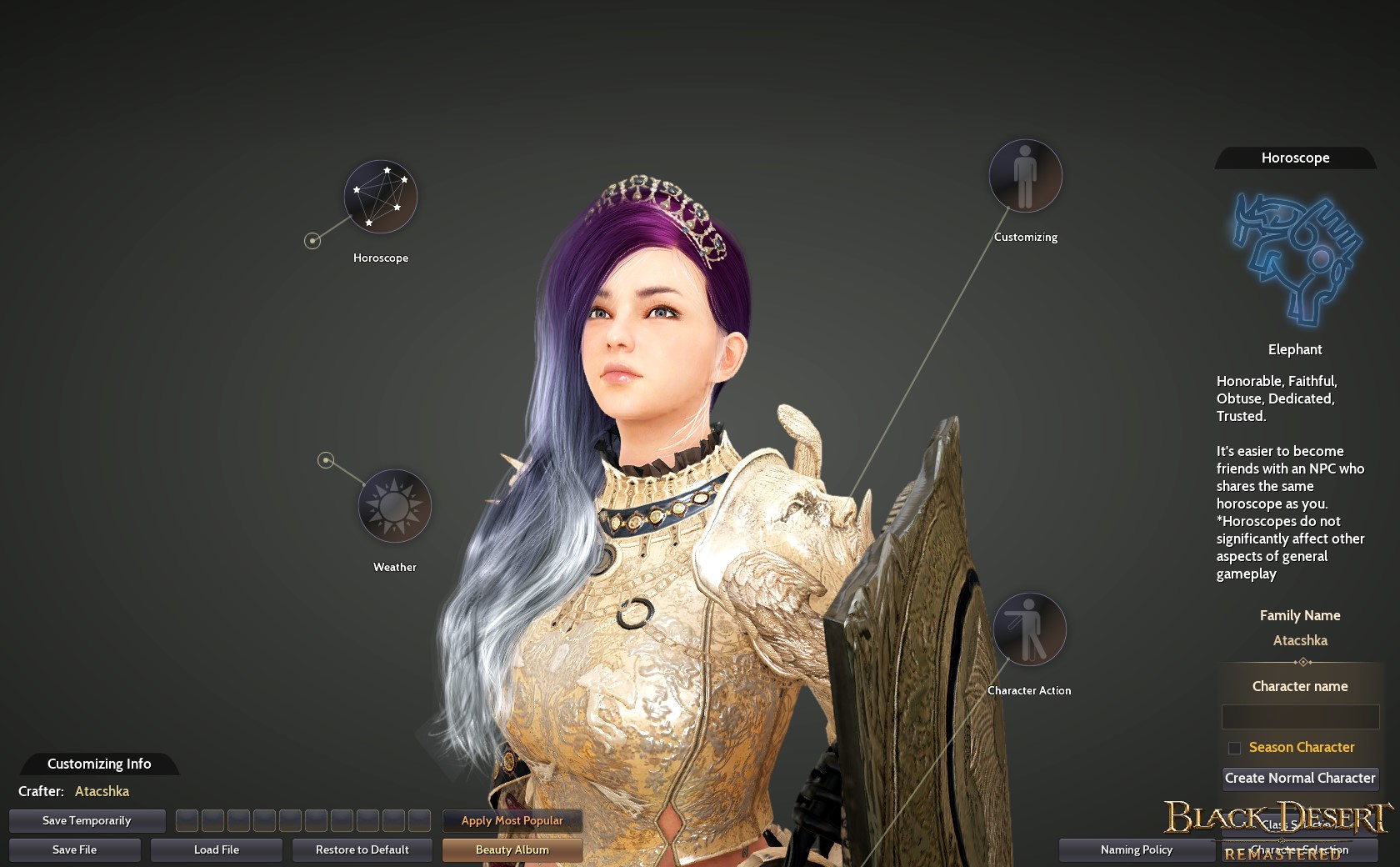This screenshot has width=1400, height=867.
Task: Click the Save Temporarily slider bar
Action: [86, 820]
